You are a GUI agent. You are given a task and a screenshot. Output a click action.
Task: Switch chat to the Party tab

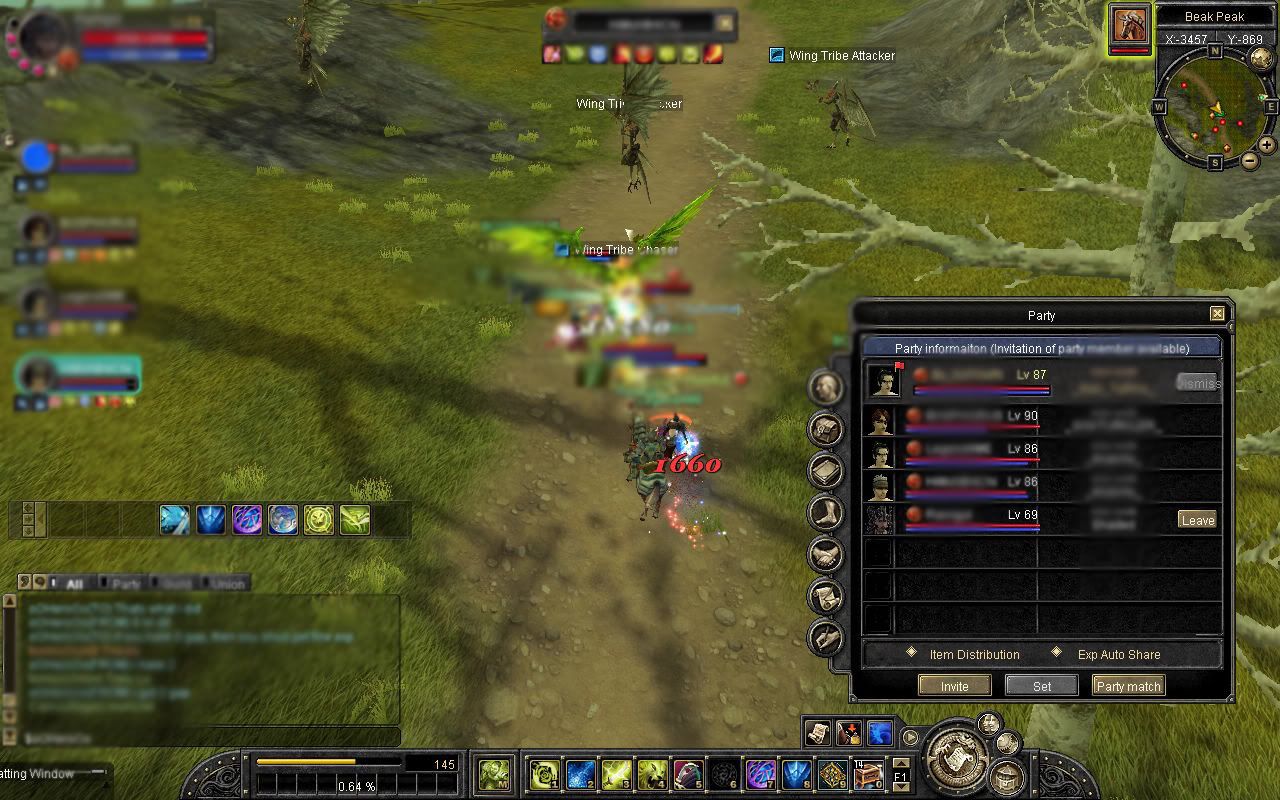(x=126, y=584)
